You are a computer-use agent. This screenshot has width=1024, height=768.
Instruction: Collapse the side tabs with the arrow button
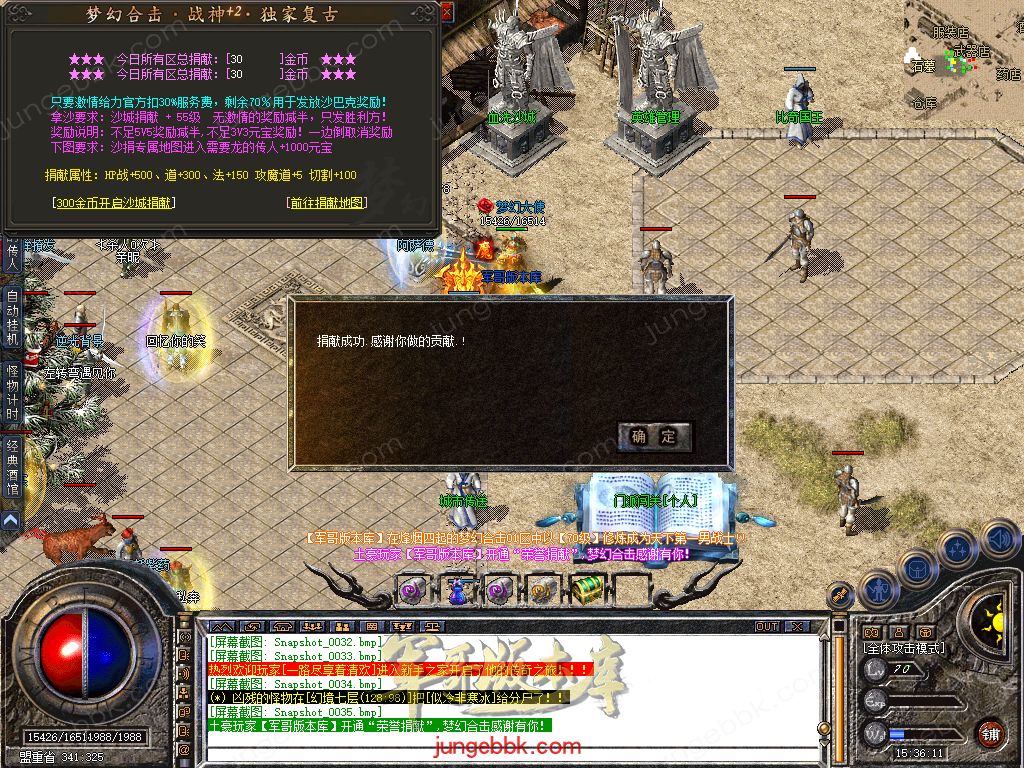(11, 521)
